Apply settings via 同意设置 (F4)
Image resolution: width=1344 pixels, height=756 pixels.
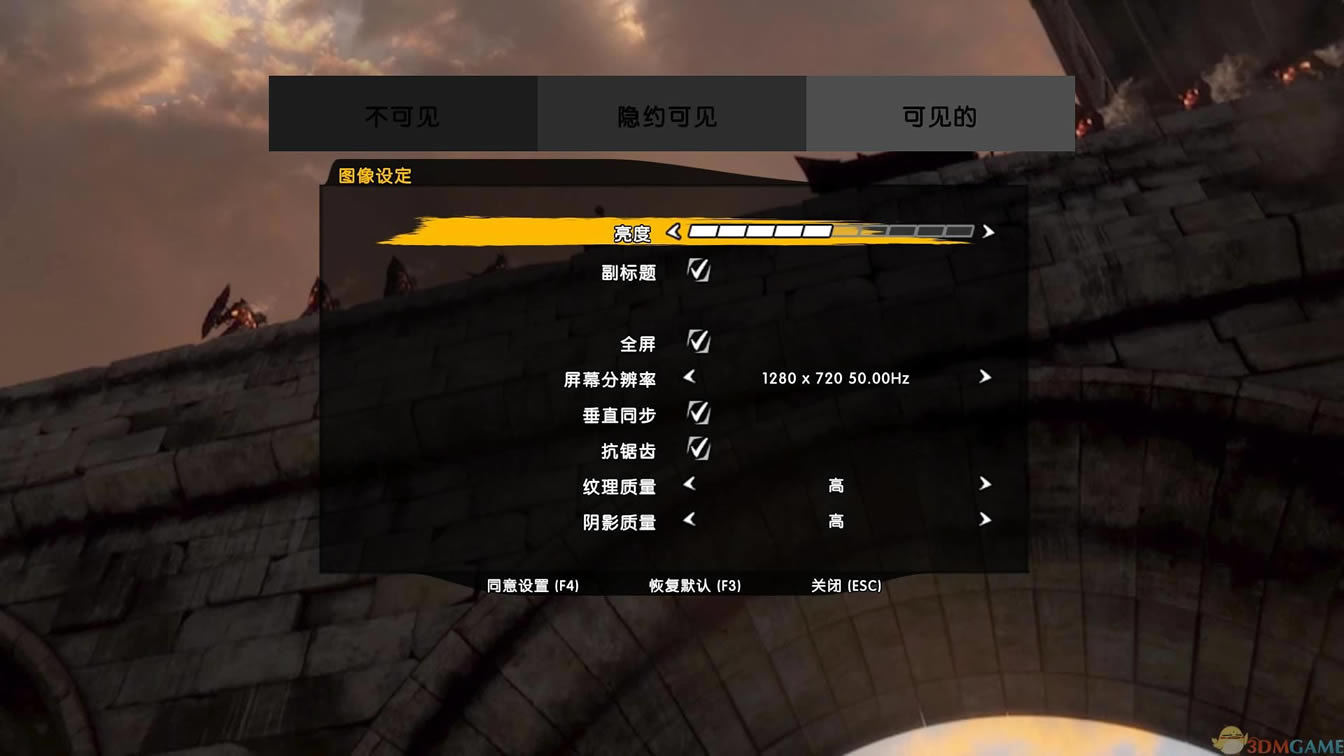pos(531,585)
